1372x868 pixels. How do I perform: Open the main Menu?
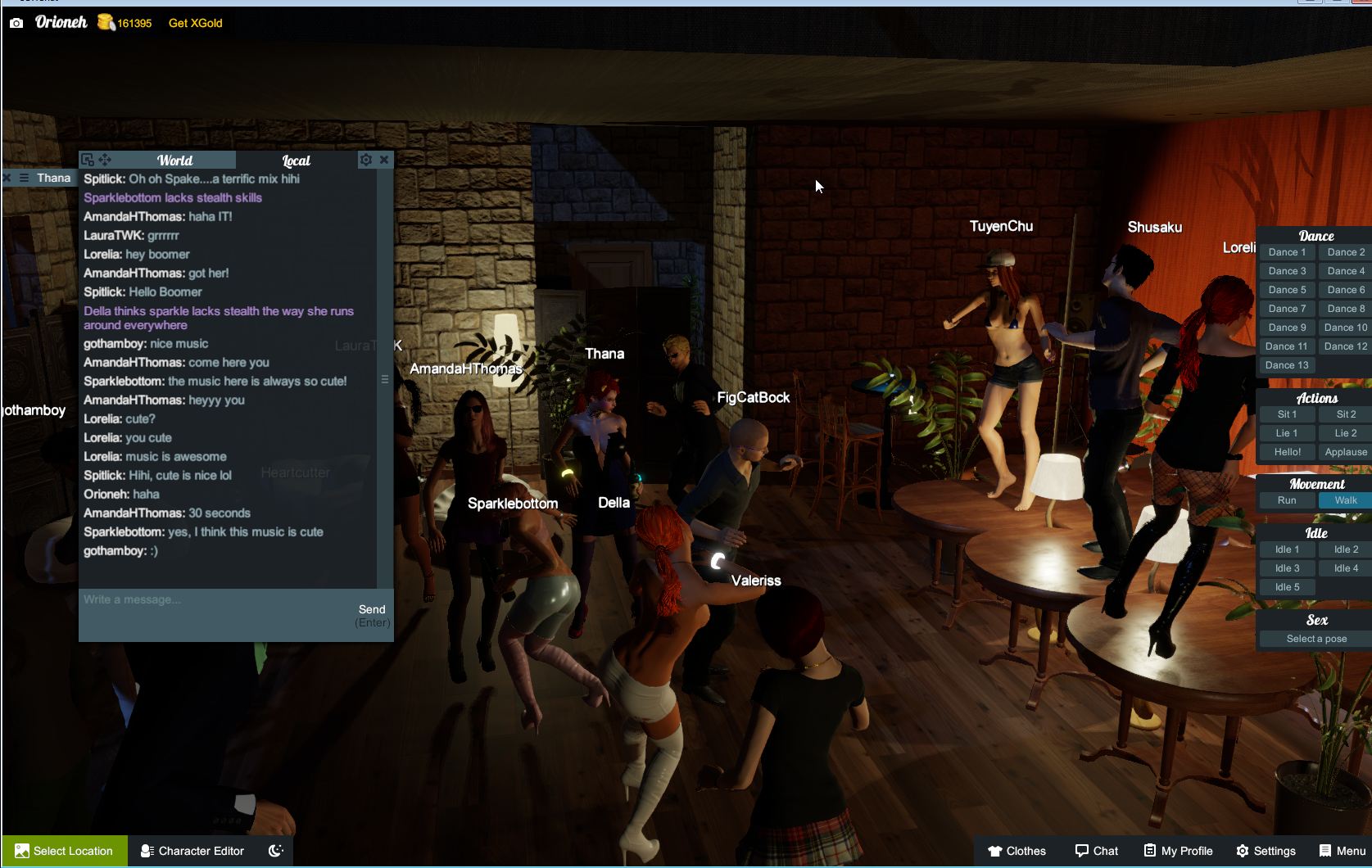[x=1343, y=851]
